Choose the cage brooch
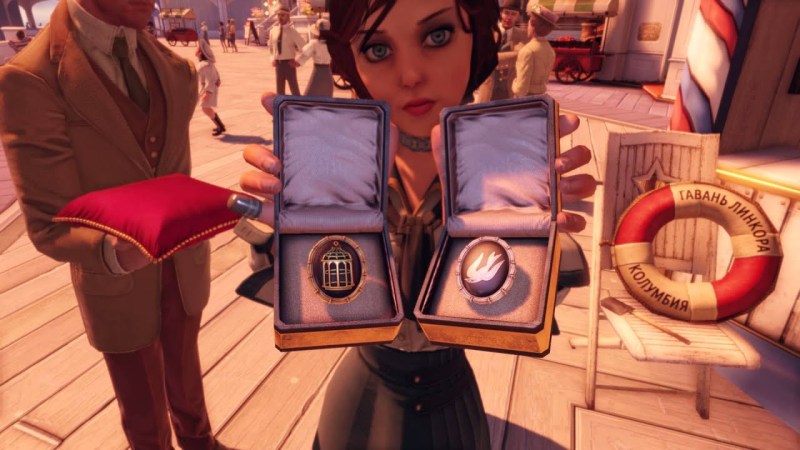The width and height of the screenshot is (800, 450). click(337, 268)
